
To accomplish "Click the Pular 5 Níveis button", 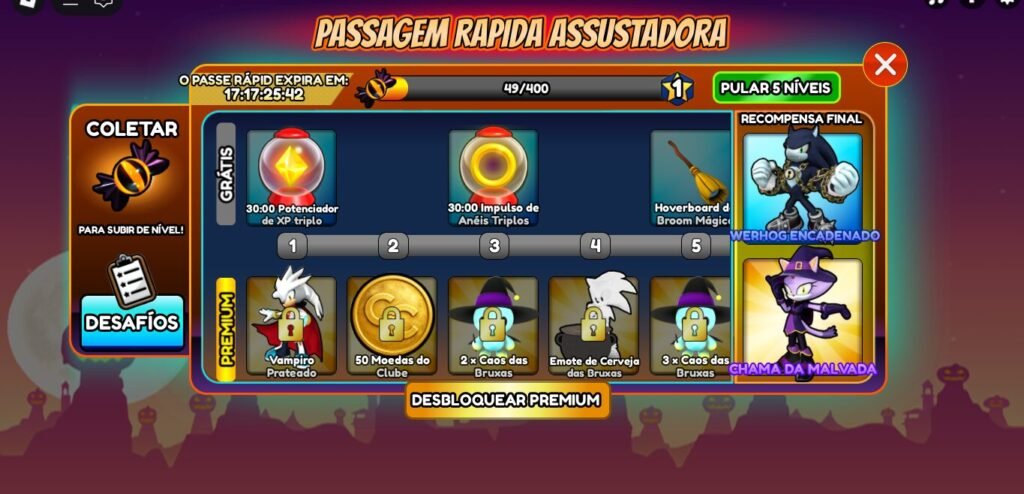I will pos(776,87).
